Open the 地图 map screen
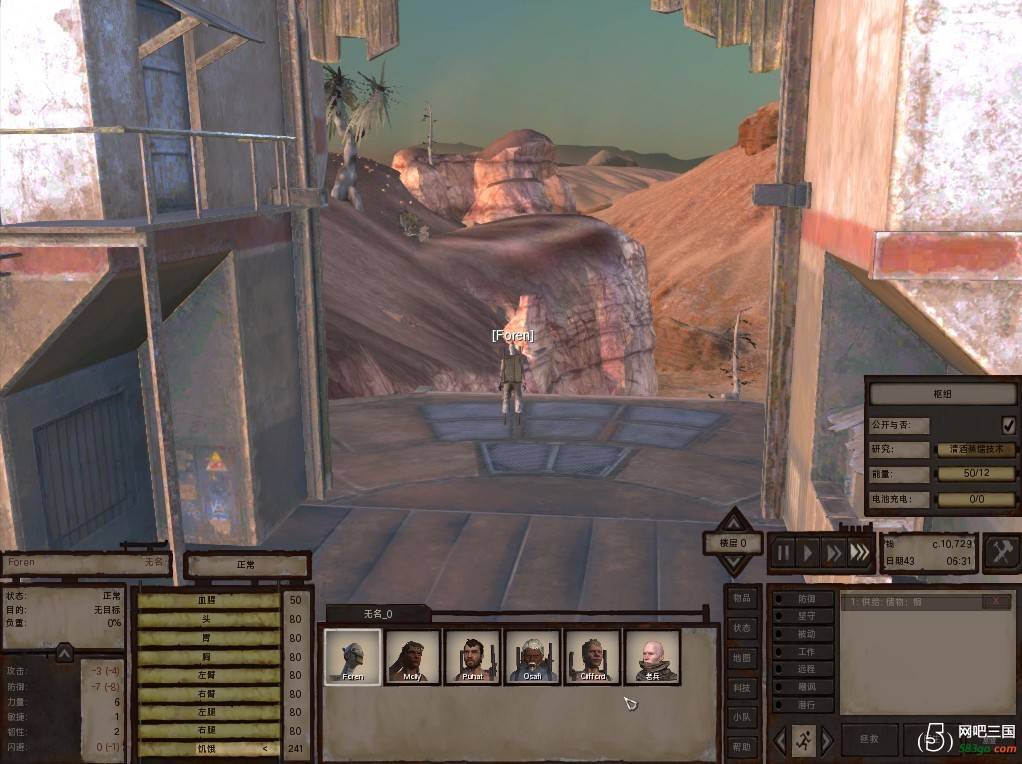The width and height of the screenshot is (1022, 764). point(740,658)
